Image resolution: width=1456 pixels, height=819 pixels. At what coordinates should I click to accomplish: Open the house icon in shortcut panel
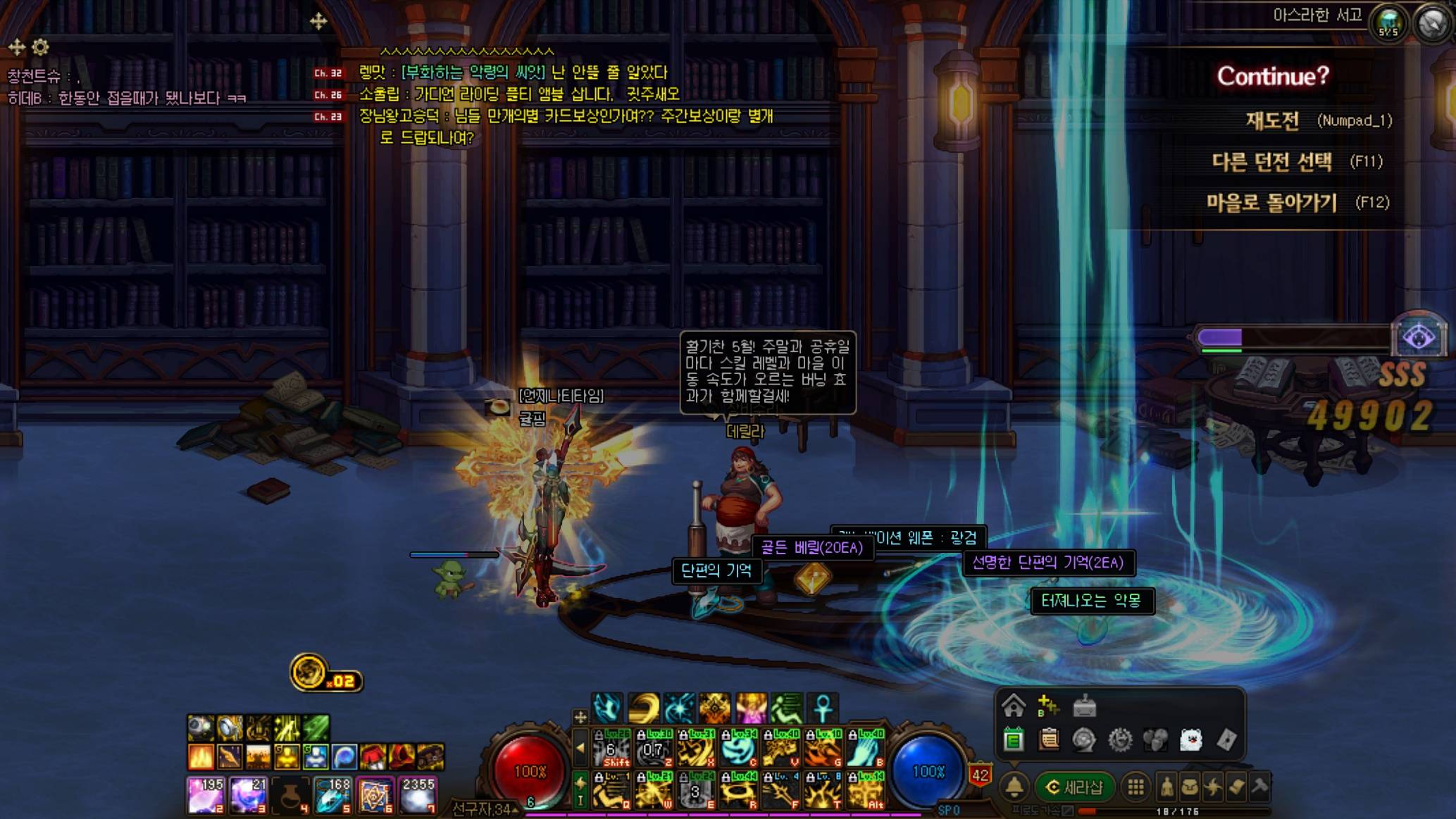[1013, 705]
